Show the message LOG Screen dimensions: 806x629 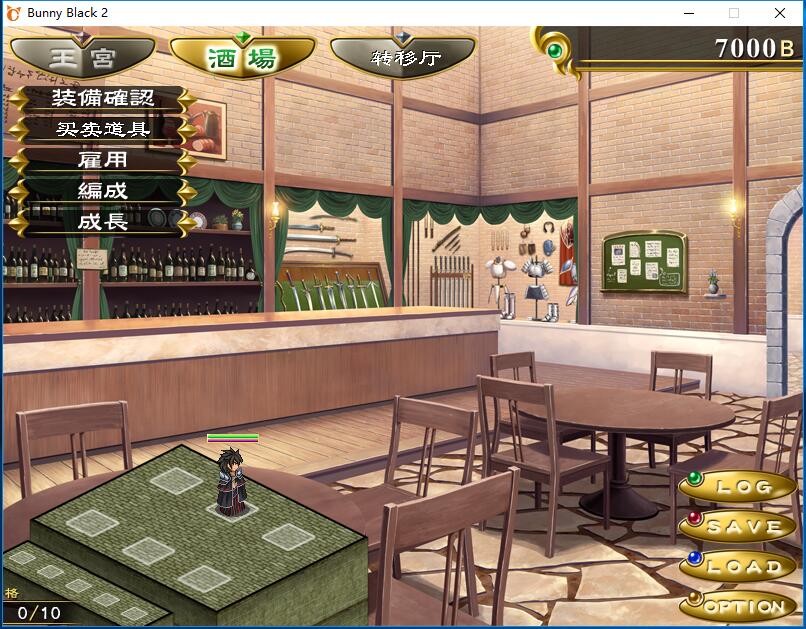[740, 487]
